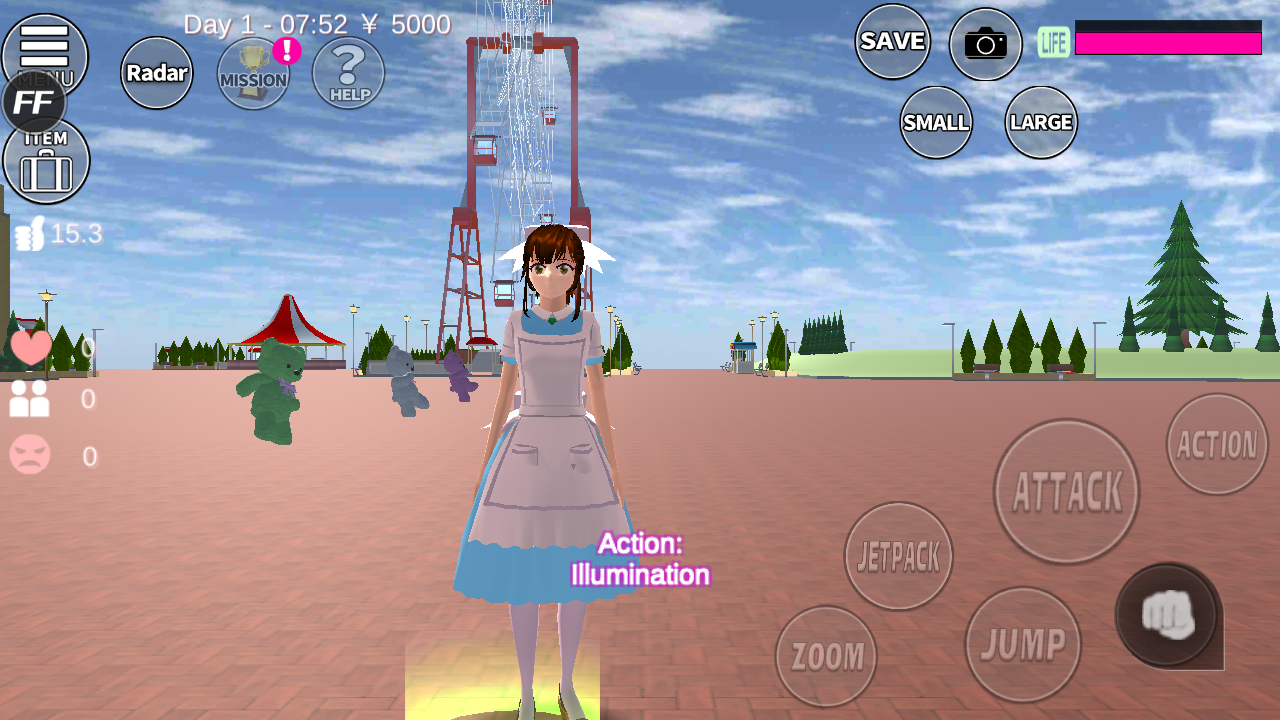
Task: Open the ITEM suitcase inventory
Action: pos(46,162)
